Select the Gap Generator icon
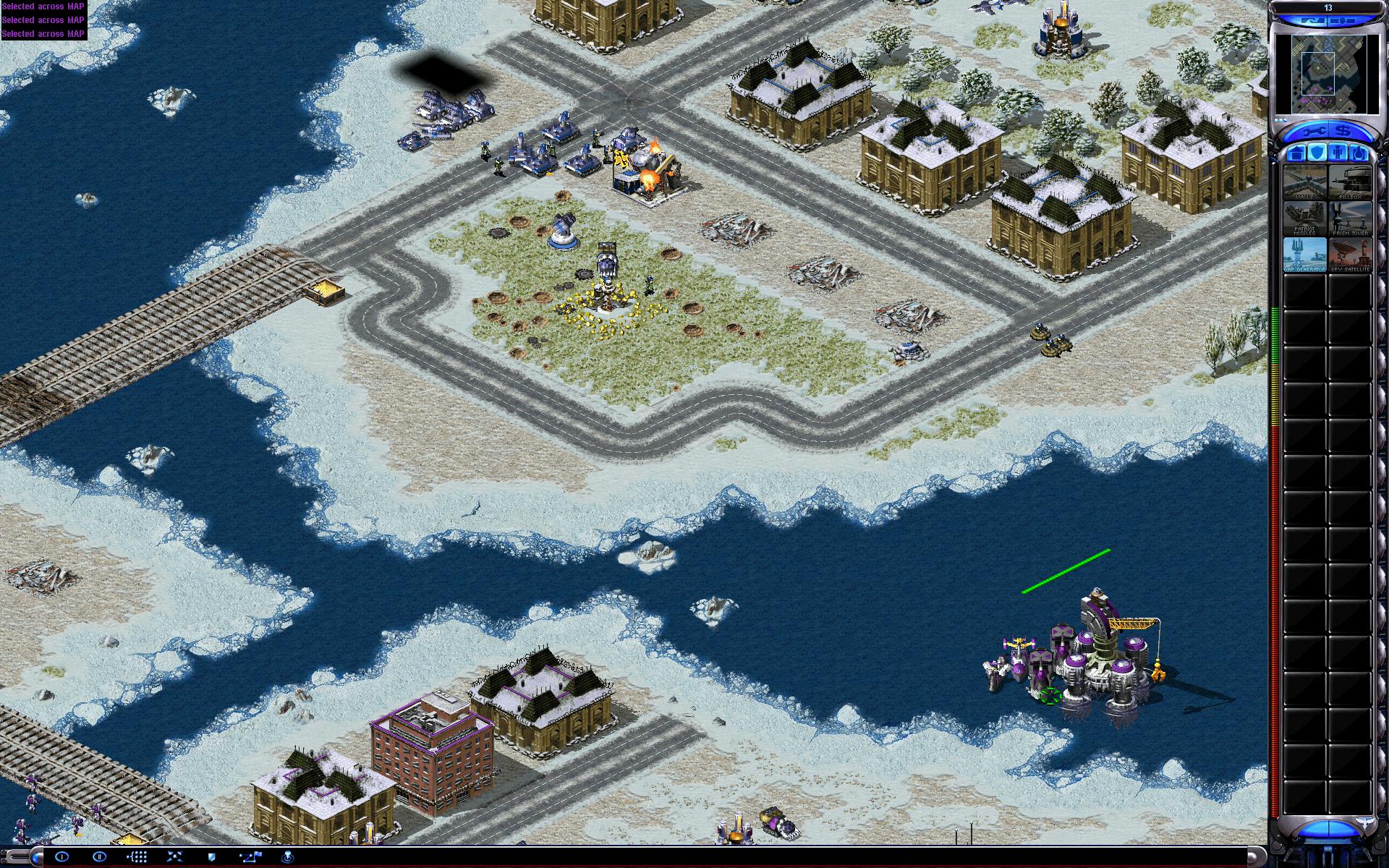 click(x=1304, y=255)
